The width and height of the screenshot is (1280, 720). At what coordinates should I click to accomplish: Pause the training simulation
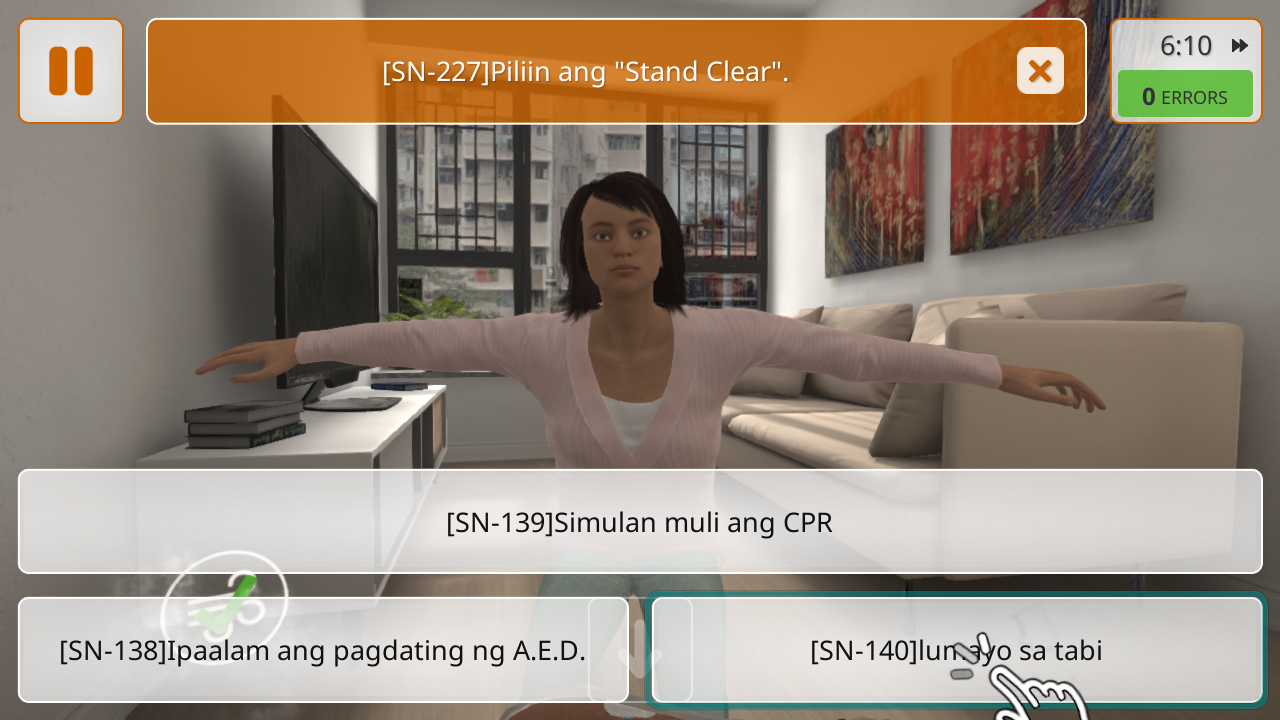[x=71, y=71]
